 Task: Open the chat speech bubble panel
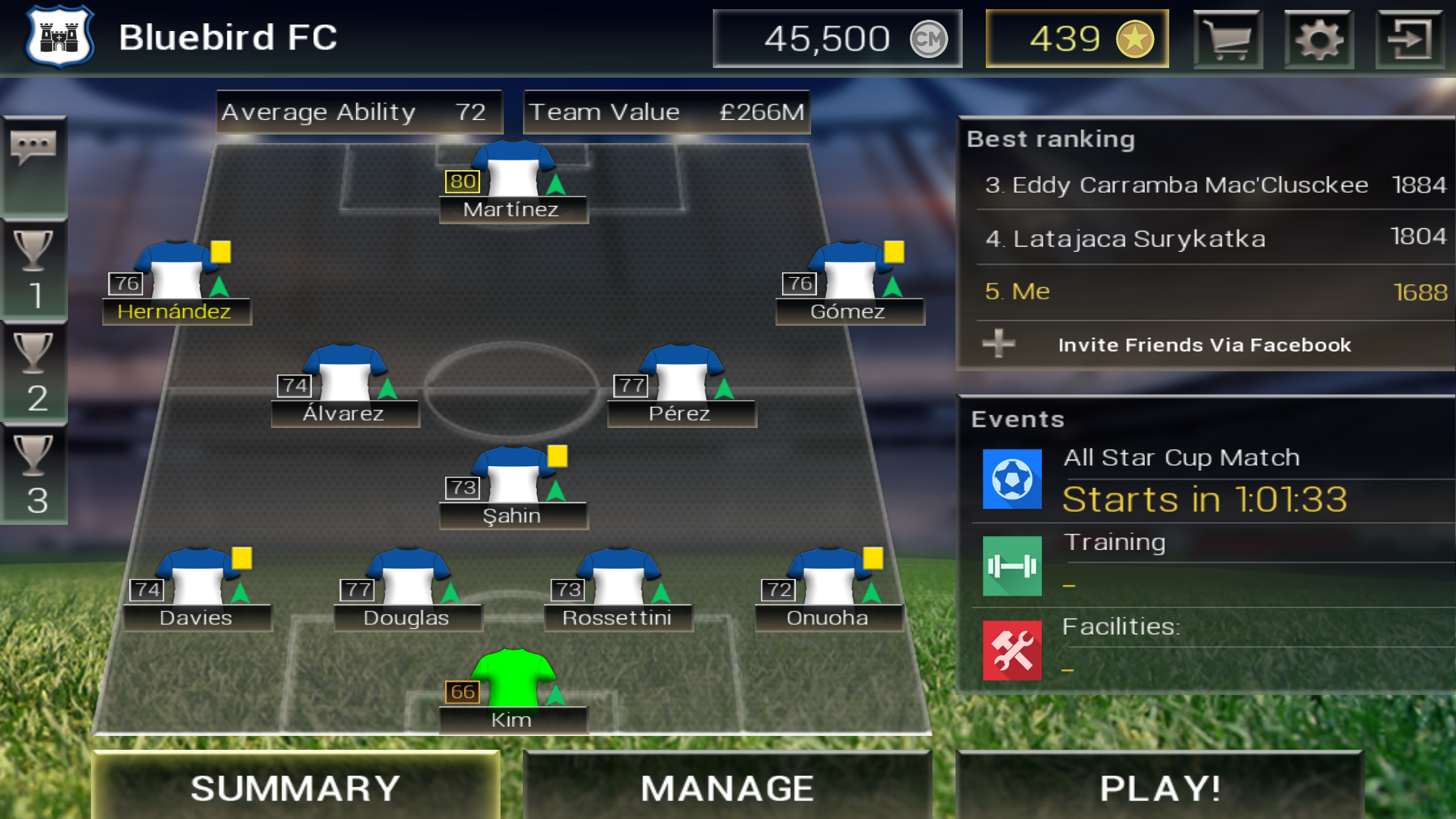pyautogui.click(x=34, y=148)
